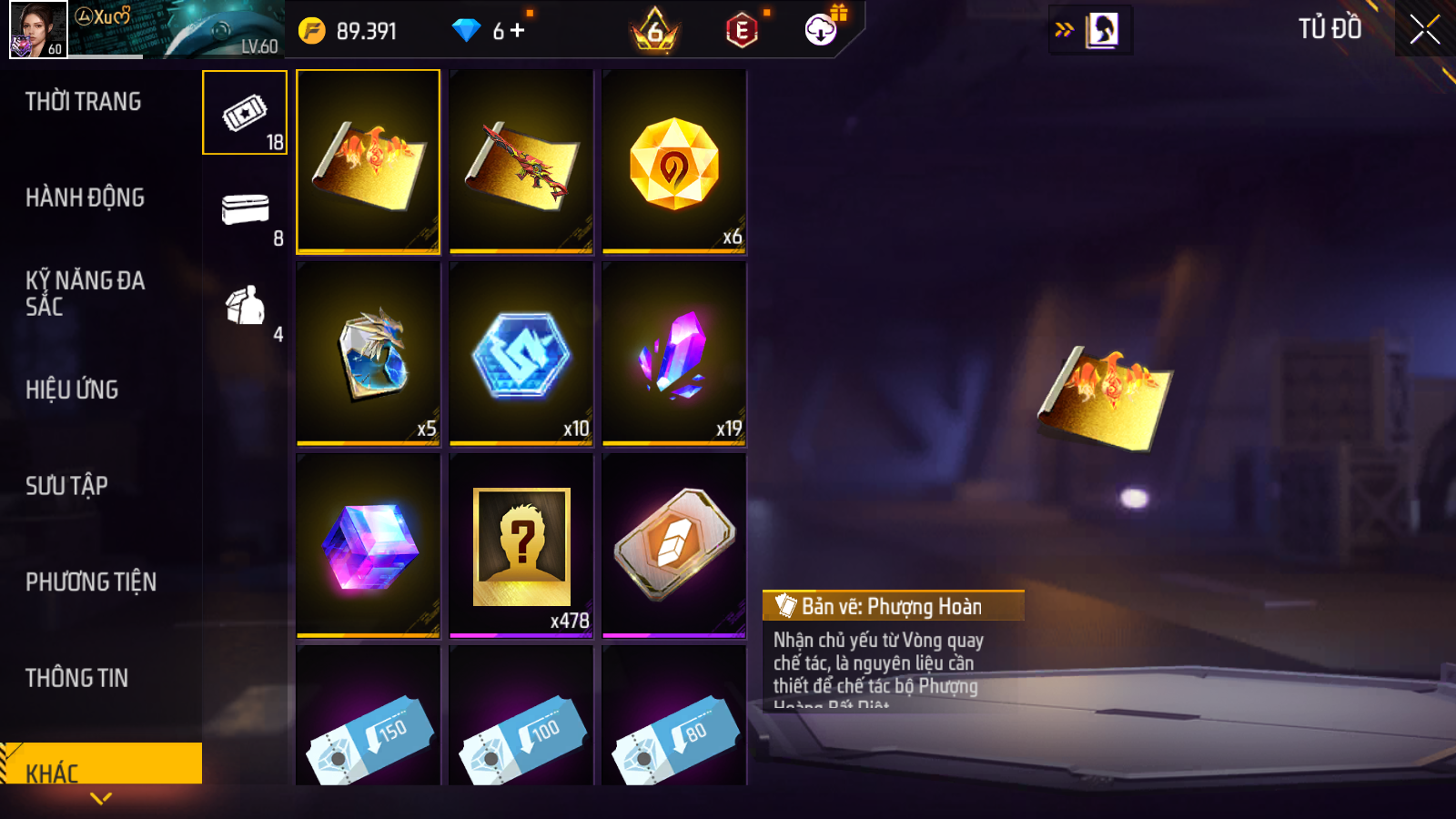Open the Thông Tin tab
This screenshot has height=819, width=1456.
76,678
